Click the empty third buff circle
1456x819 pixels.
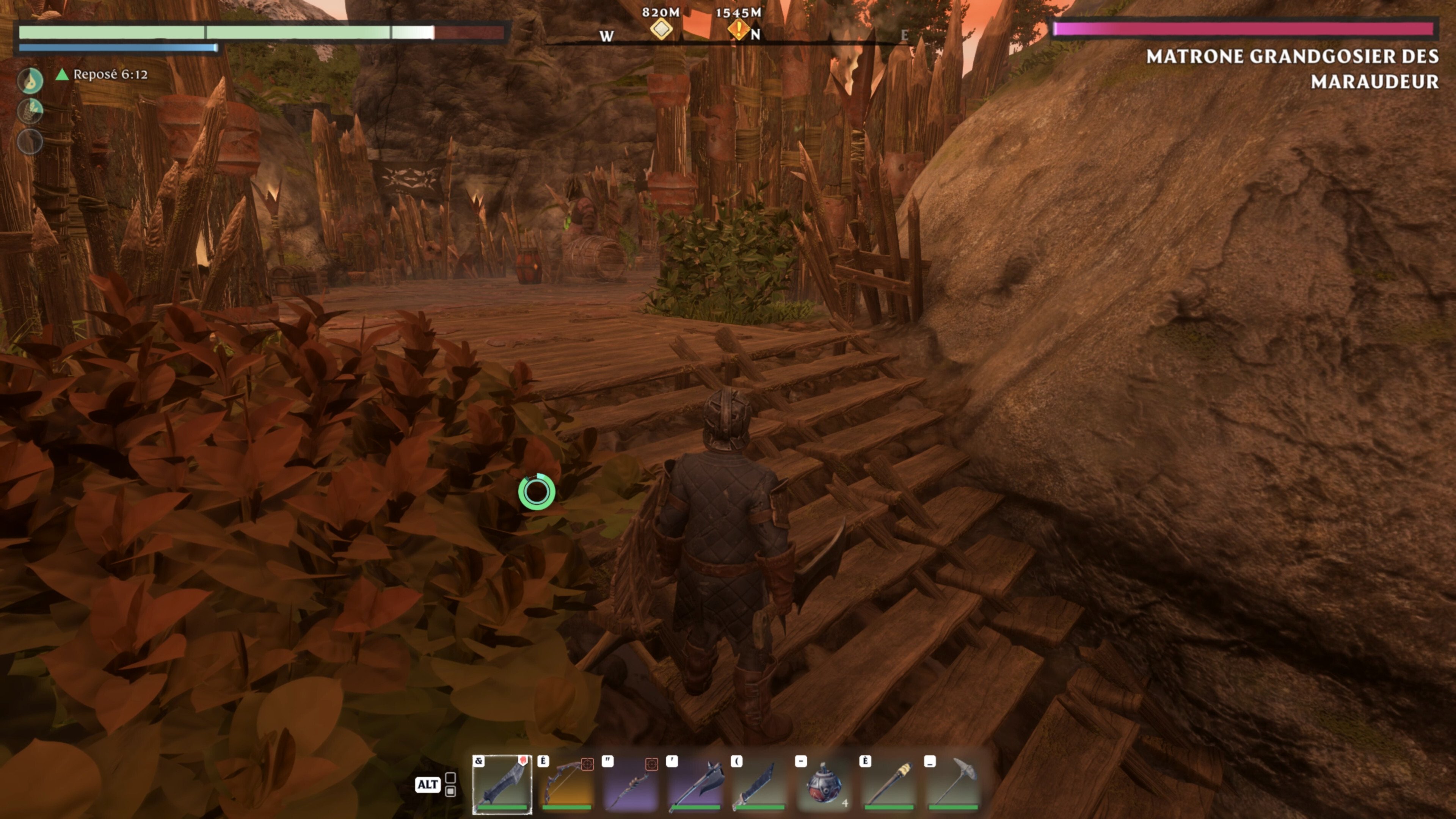tap(31, 141)
